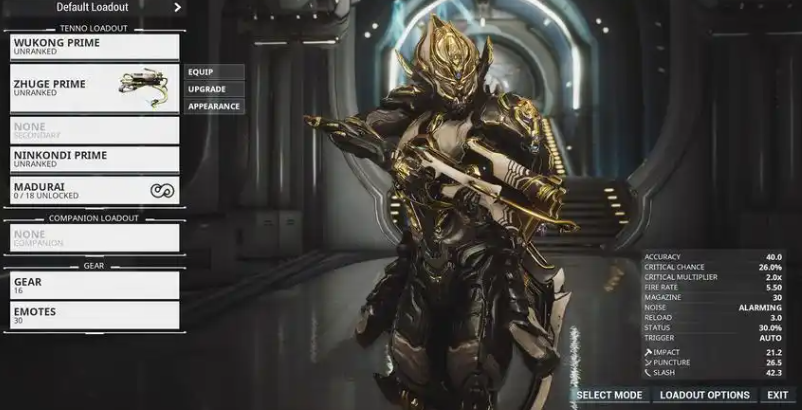This screenshot has width=802, height=410.
Task: Open the Madurai focus school slot
Action: pos(94,190)
